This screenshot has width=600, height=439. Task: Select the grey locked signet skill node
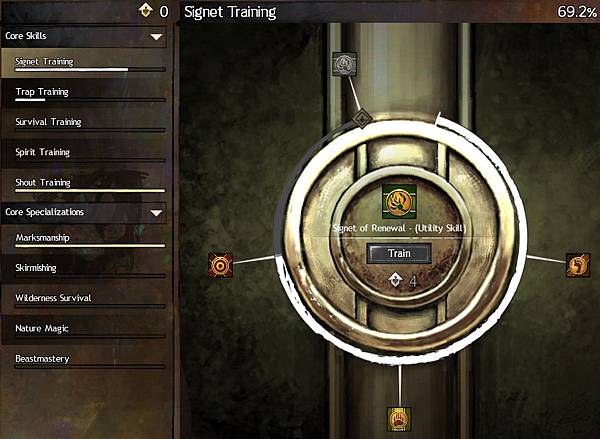tap(344, 65)
